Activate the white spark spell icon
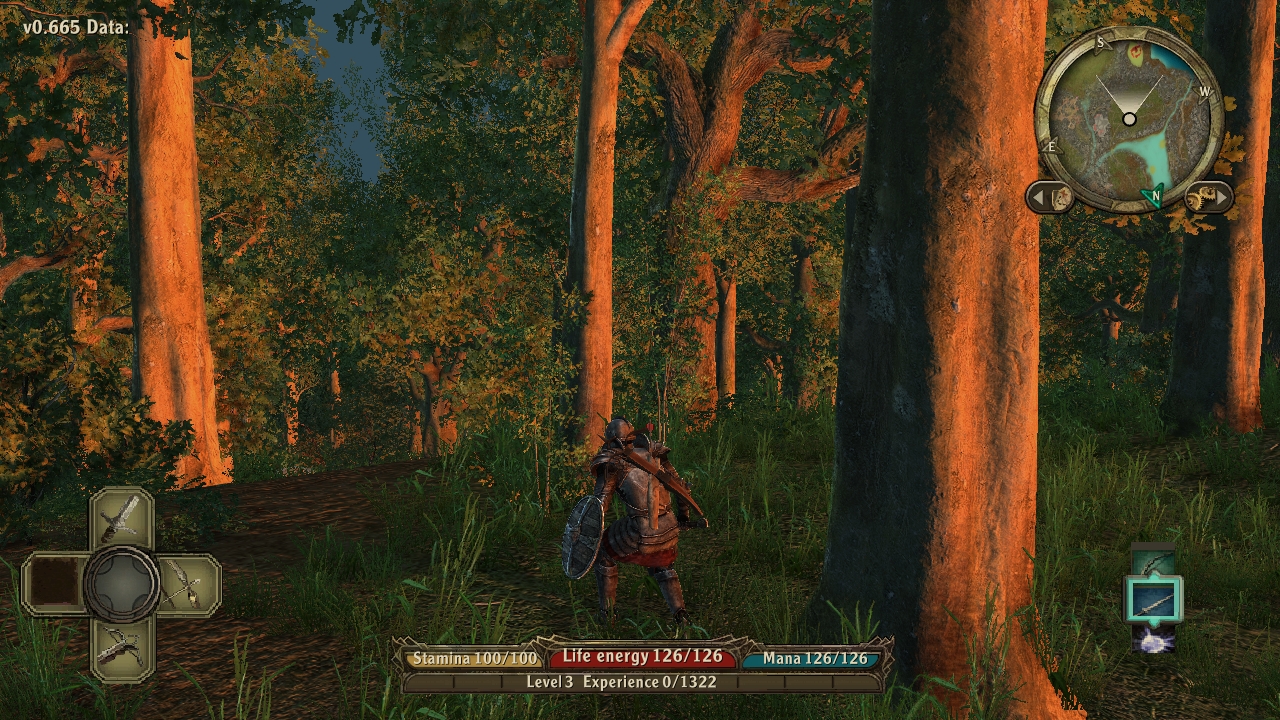The image size is (1280, 720). click(x=1155, y=639)
